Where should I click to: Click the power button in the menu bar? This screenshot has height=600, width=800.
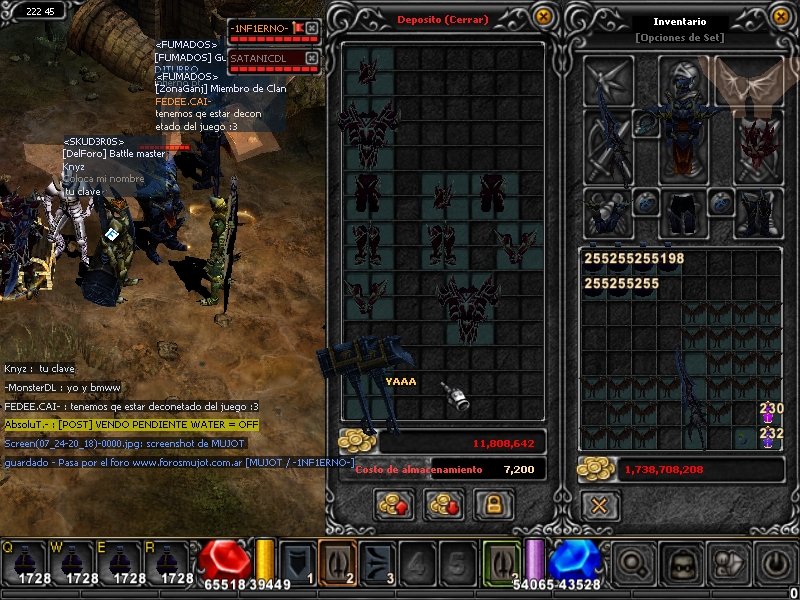click(x=774, y=563)
